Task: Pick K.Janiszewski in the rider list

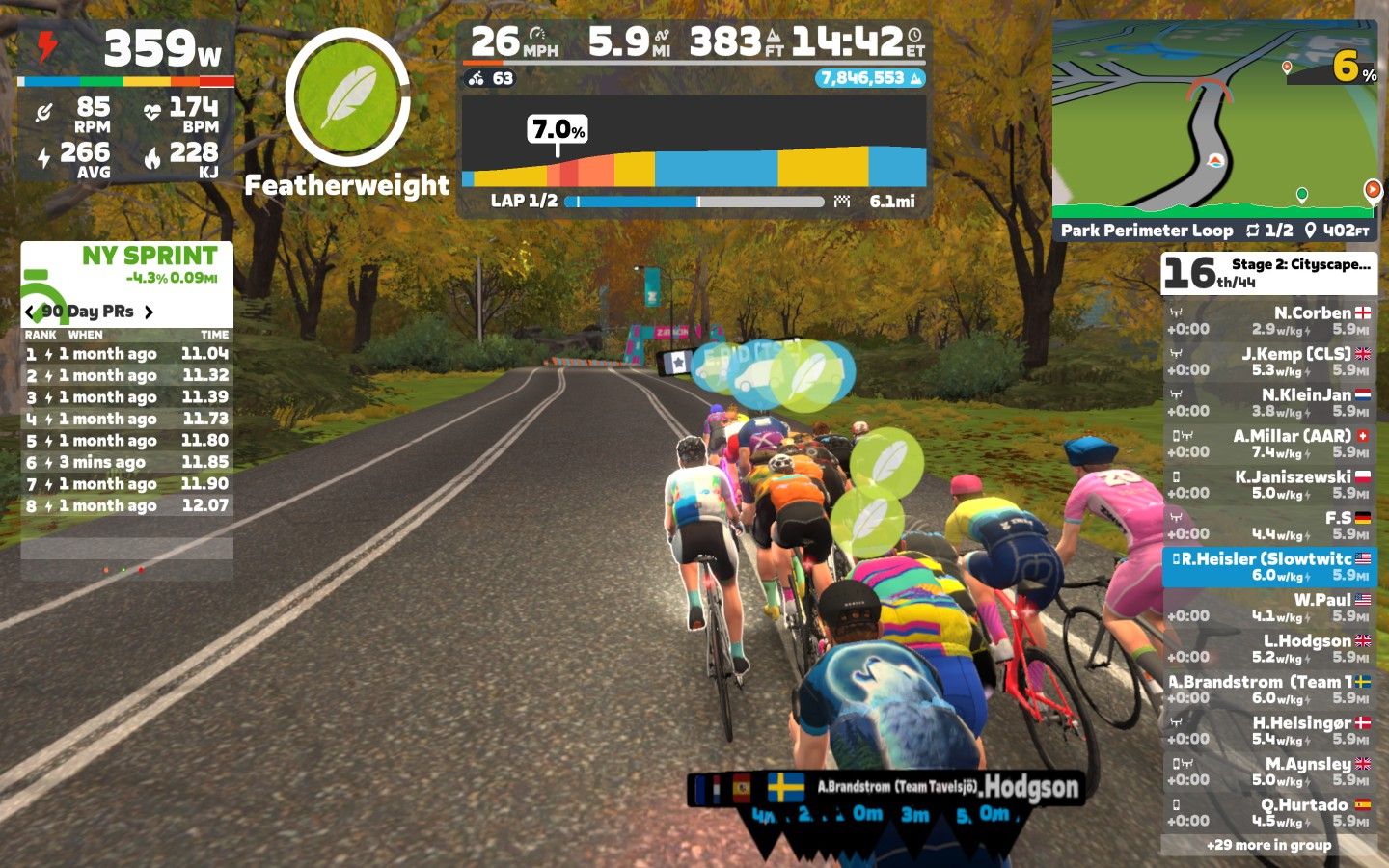Action: pos(1268,485)
